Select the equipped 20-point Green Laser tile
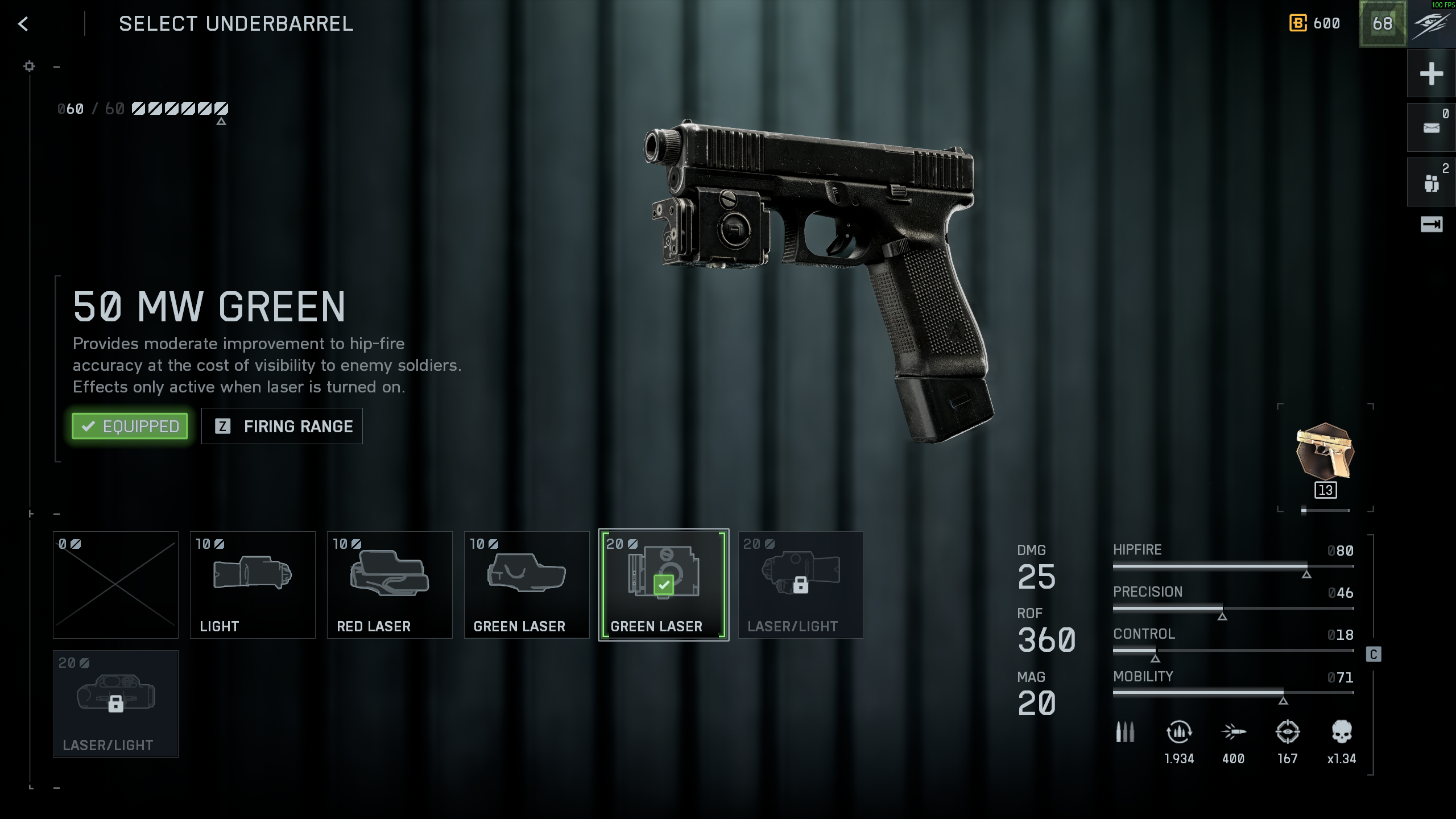Screen dimensions: 1456x819 (x=664, y=585)
